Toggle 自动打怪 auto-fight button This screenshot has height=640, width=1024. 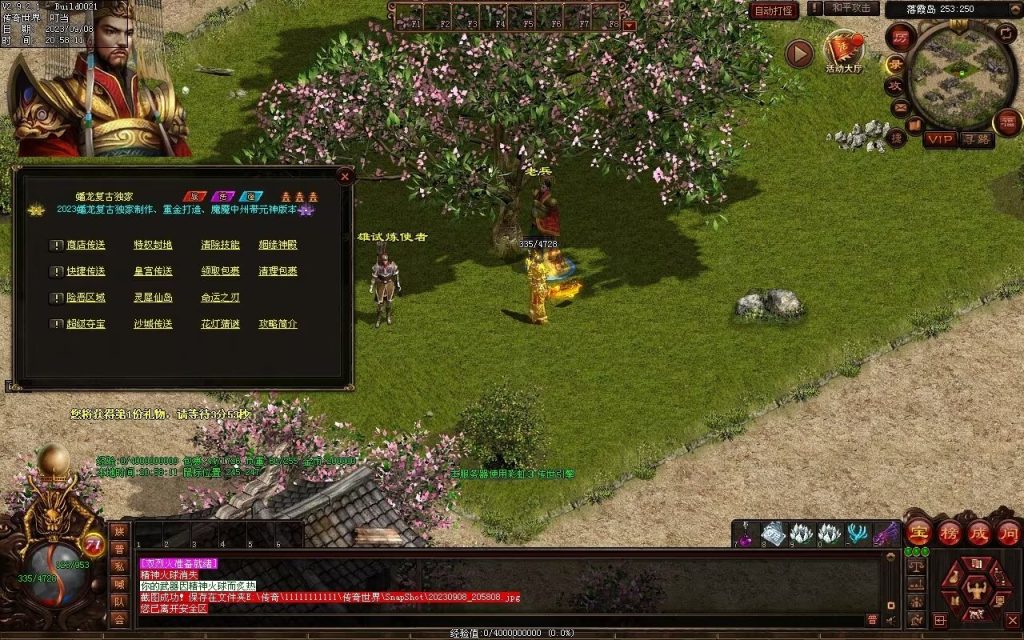[774, 10]
